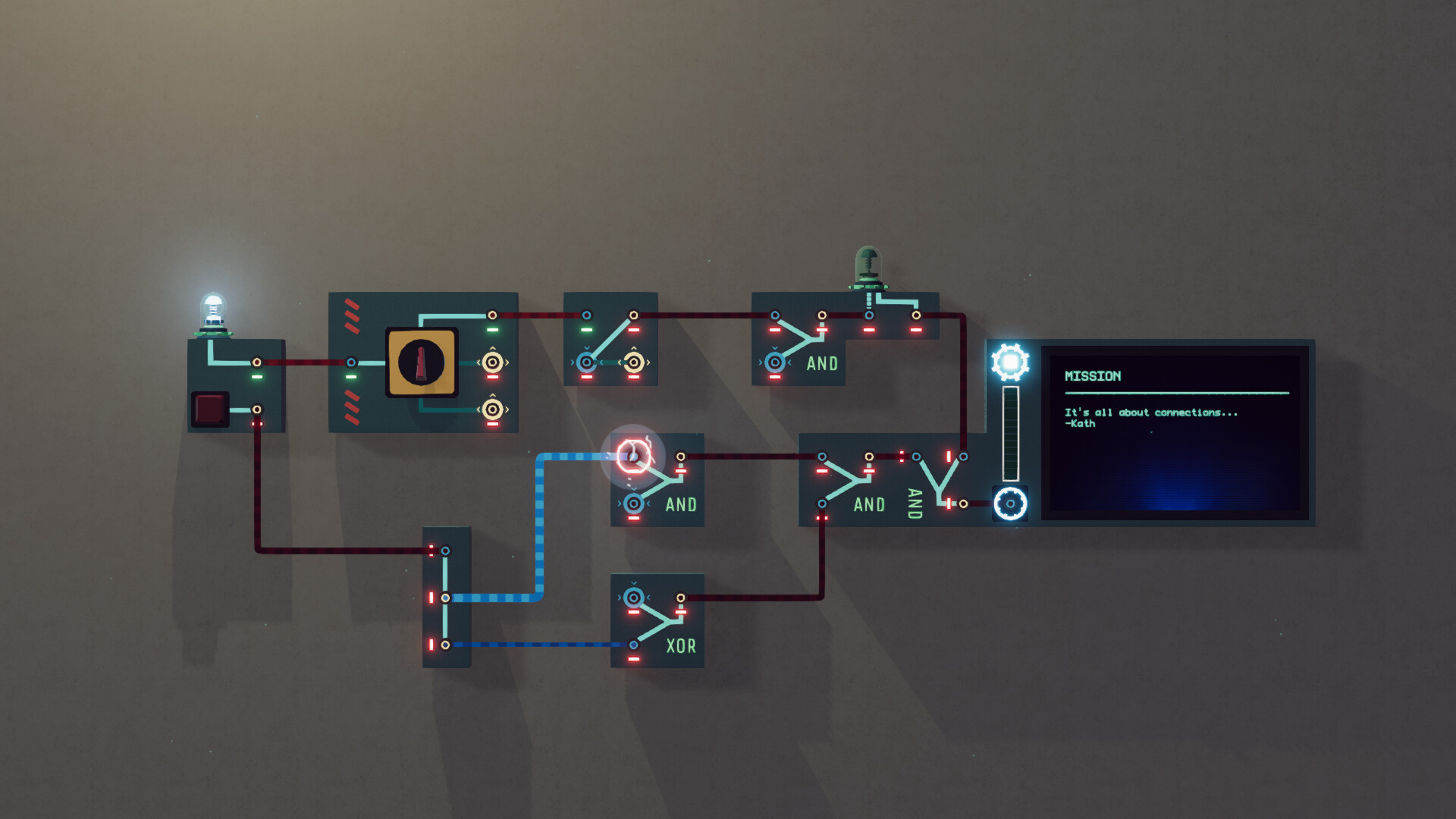Click the -Kath signature text

point(1079,424)
